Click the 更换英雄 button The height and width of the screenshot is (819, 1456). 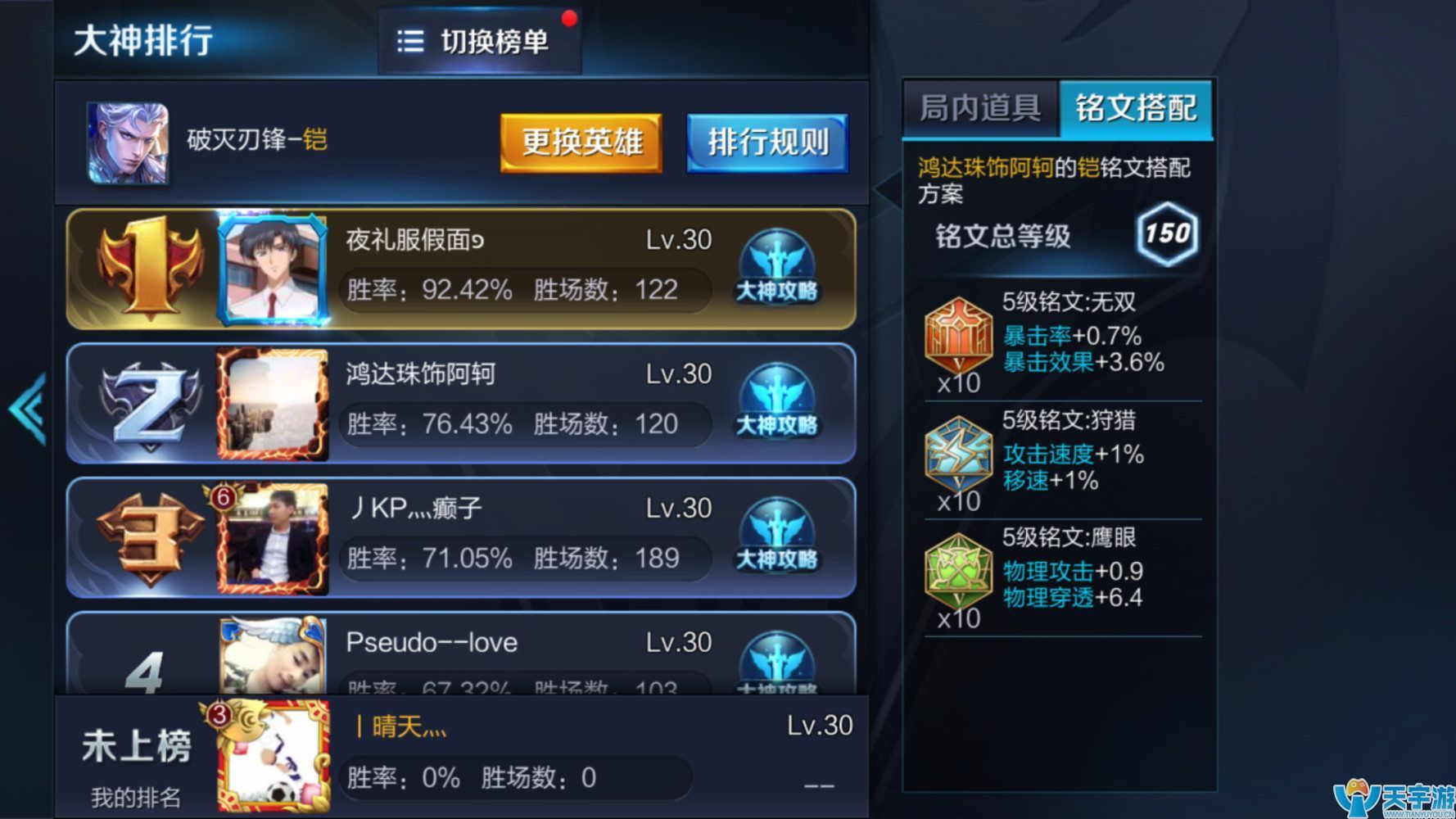click(581, 141)
